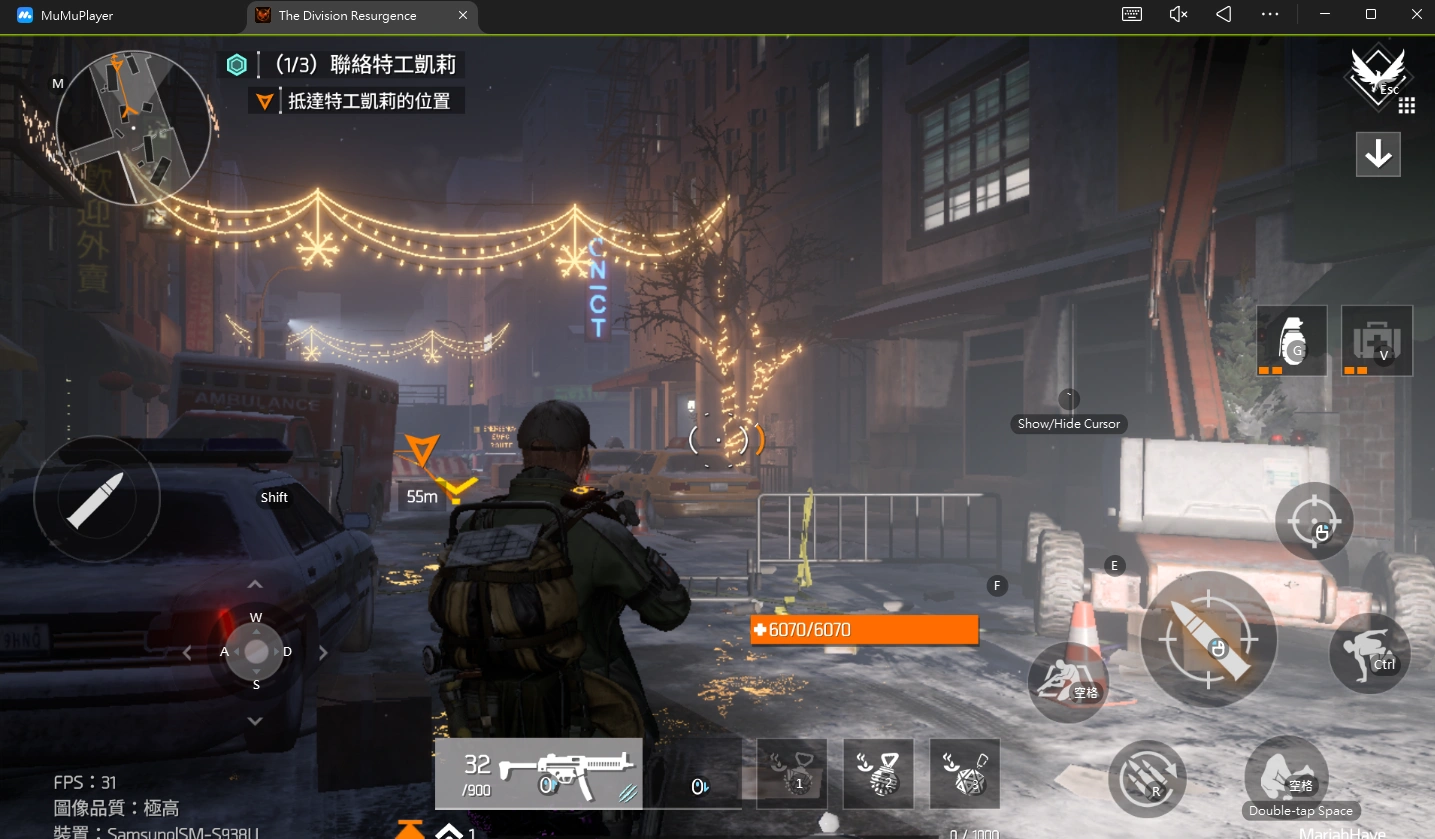Reload the weapon with the ammo button

[1147, 778]
